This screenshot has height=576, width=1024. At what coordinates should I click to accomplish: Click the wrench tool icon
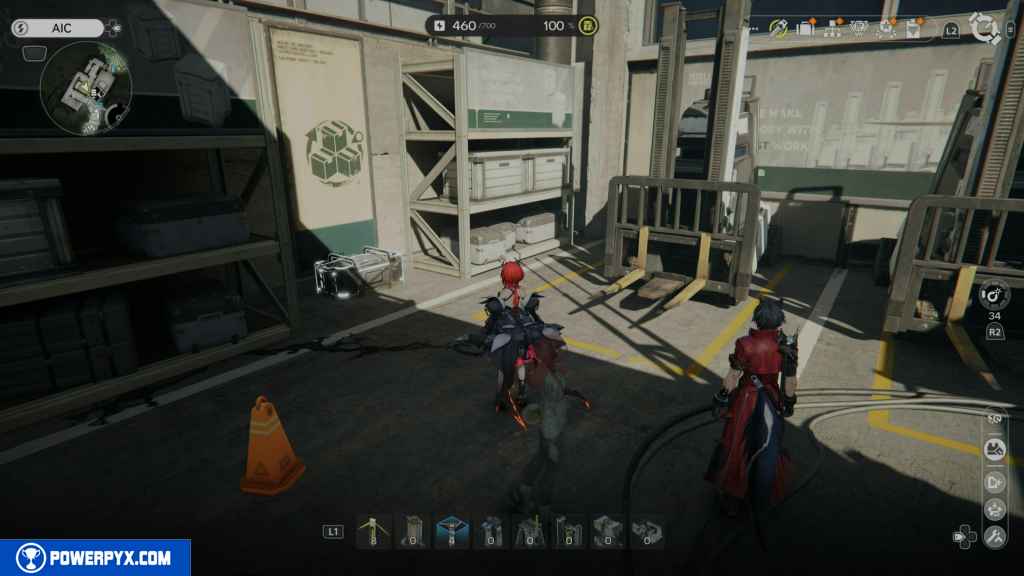point(994,537)
